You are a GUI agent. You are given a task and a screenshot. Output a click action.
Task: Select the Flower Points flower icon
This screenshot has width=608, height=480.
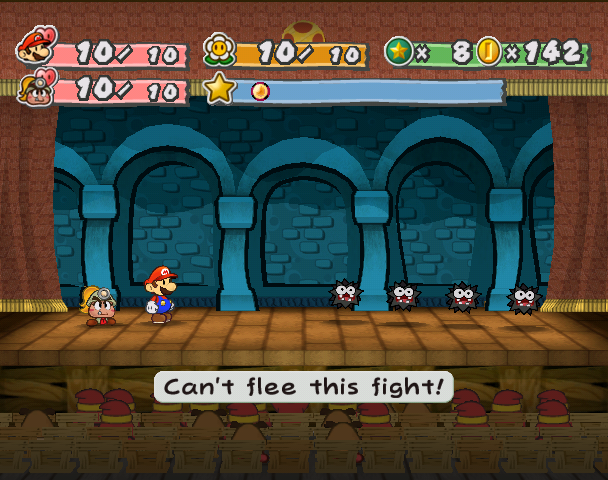[219, 49]
